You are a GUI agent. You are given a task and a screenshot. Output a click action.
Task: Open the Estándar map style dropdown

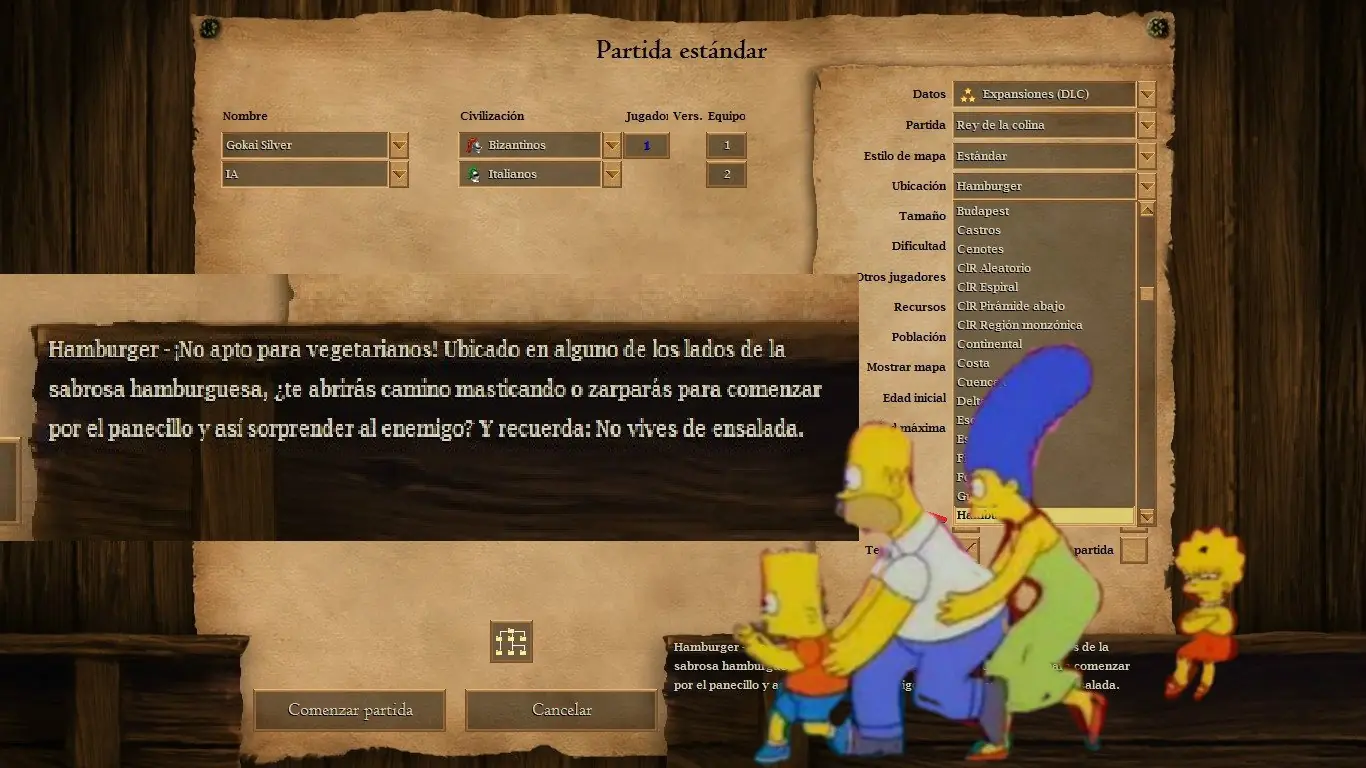click(1147, 155)
